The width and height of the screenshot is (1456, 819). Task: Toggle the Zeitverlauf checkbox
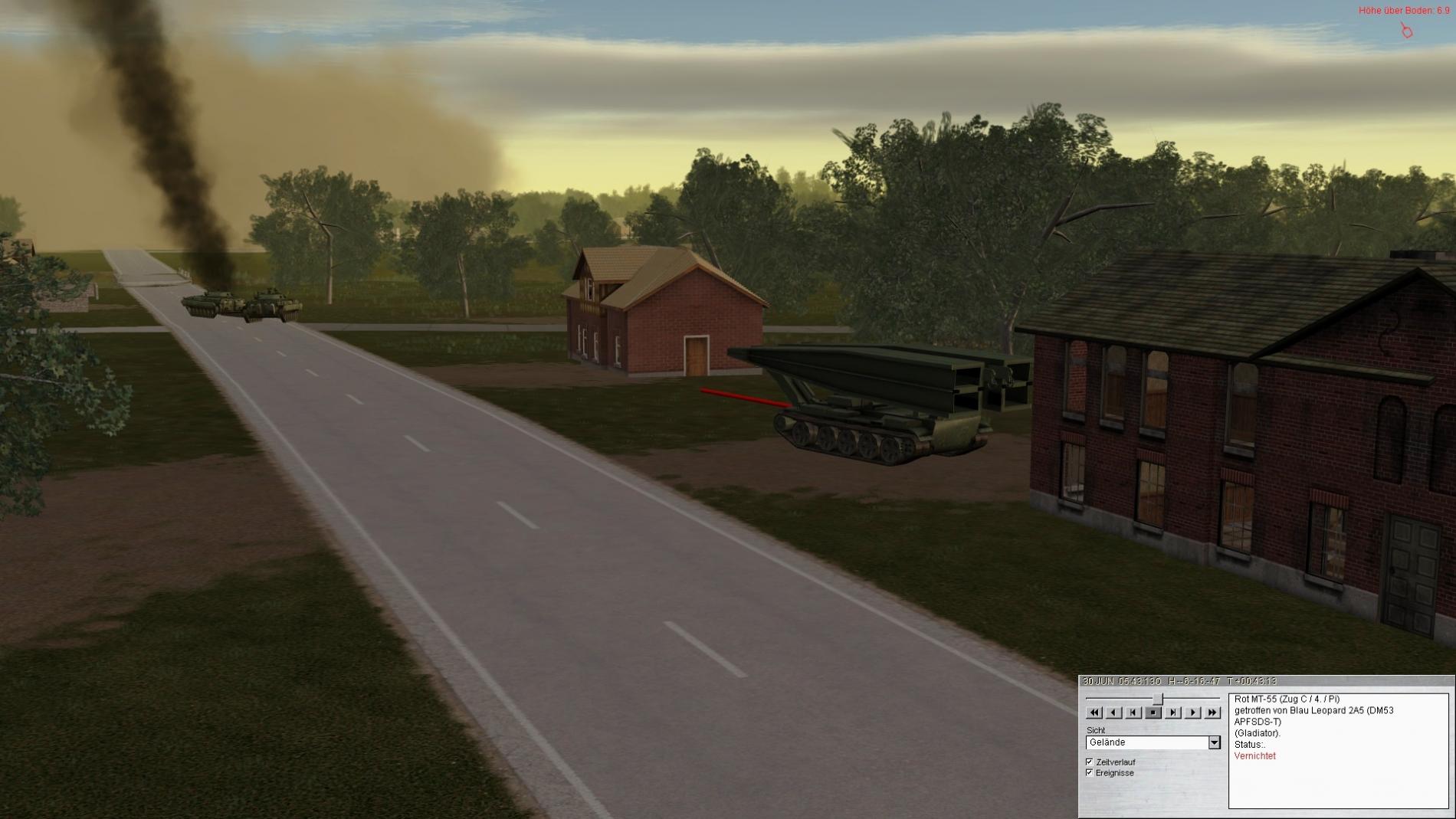1090,762
